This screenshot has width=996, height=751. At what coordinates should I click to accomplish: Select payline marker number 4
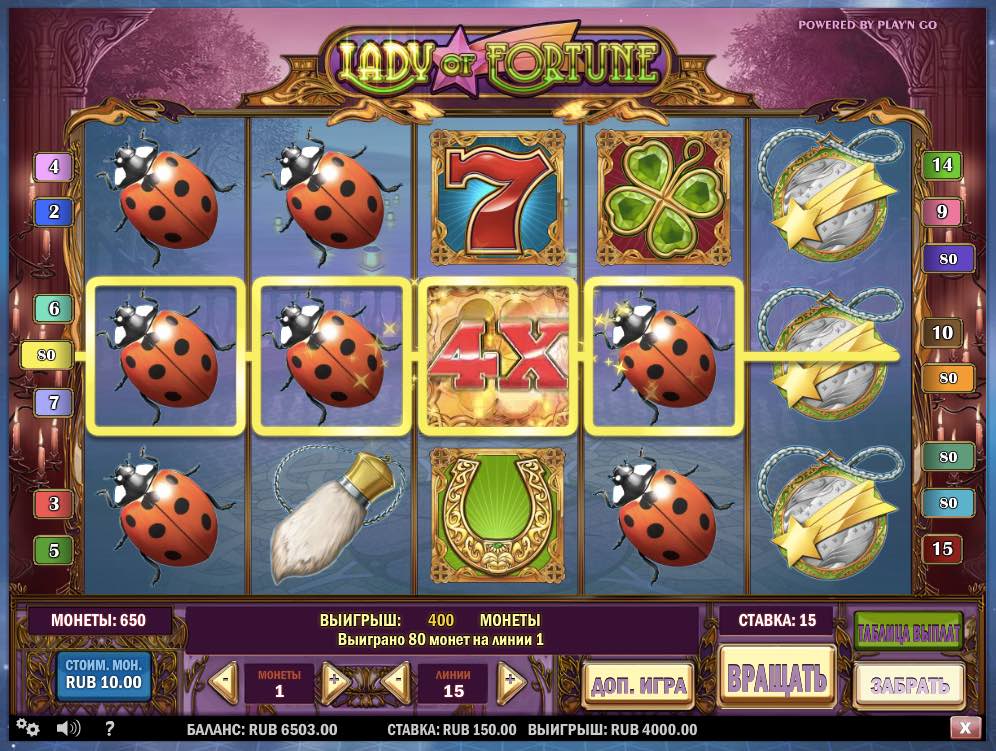pos(53,167)
